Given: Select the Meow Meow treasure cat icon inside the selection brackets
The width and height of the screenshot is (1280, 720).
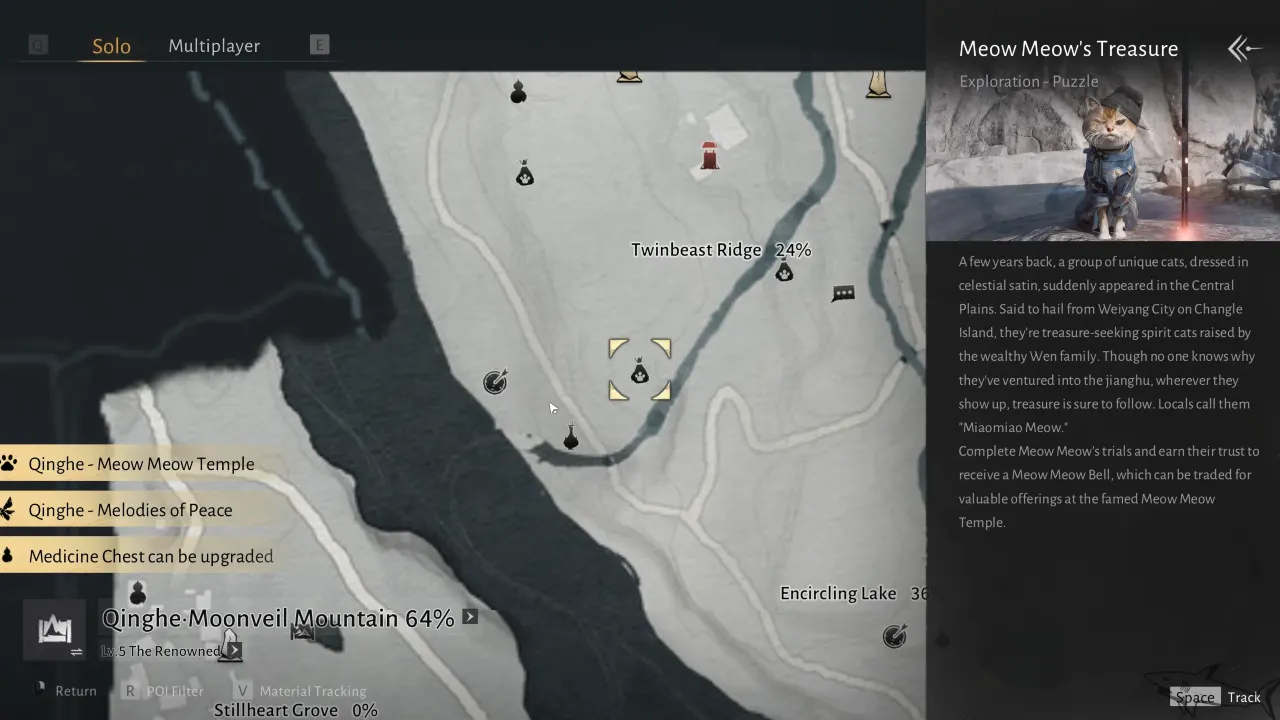Looking at the screenshot, I should [x=640, y=371].
